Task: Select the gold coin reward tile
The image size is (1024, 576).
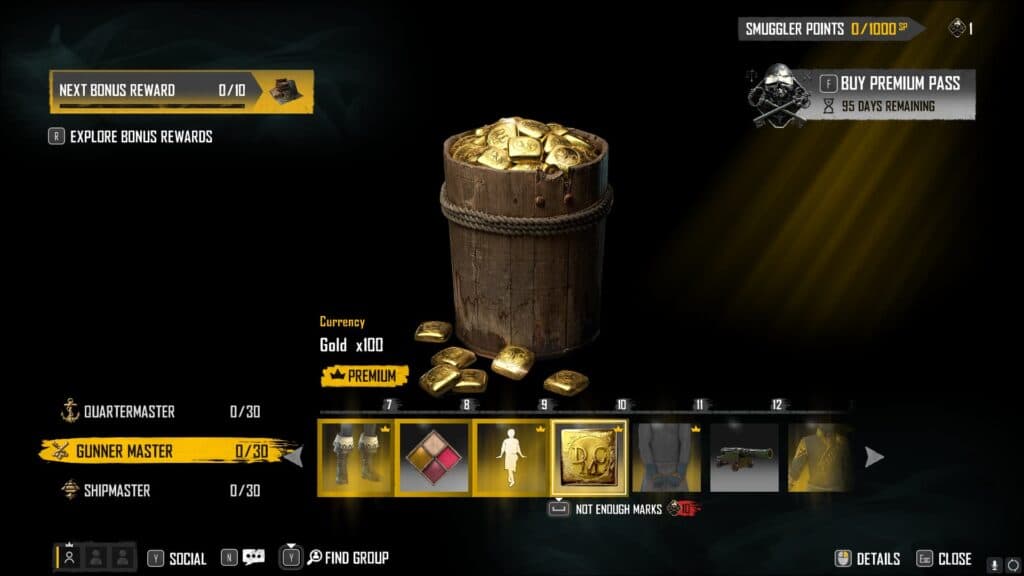Action: pyautogui.click(x=589, y=458)
